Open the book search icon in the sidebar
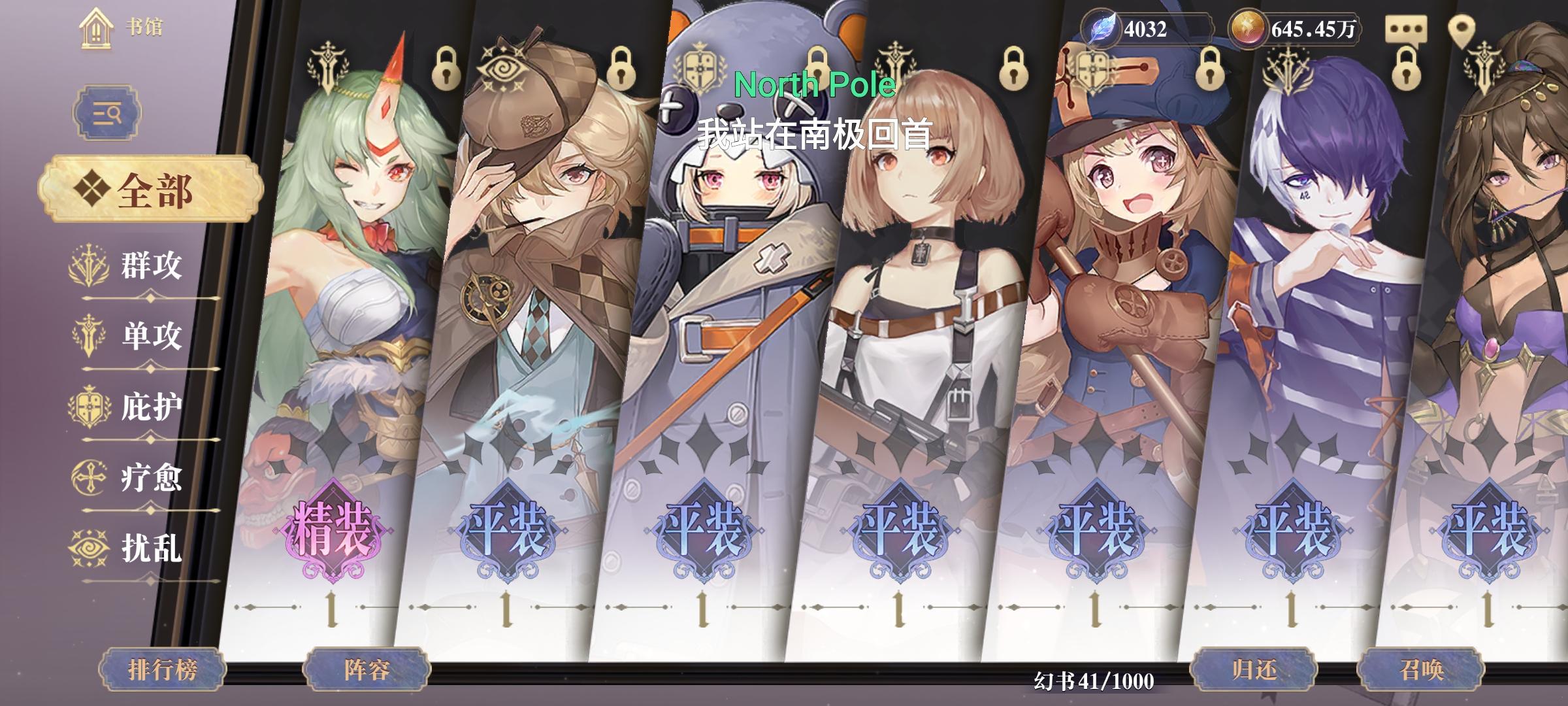 coord(106,112)
